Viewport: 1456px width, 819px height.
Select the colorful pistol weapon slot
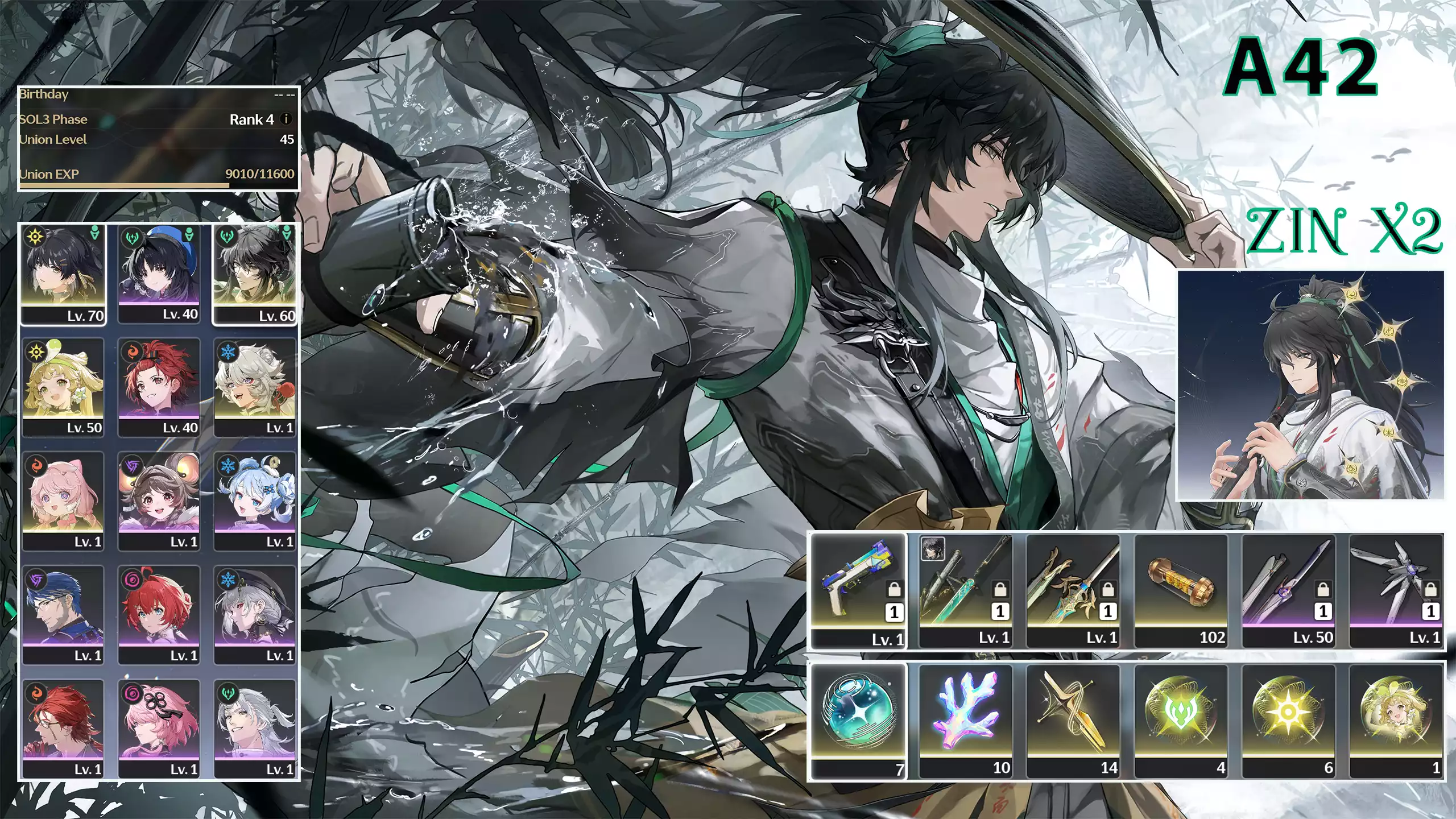click(858, 590)
